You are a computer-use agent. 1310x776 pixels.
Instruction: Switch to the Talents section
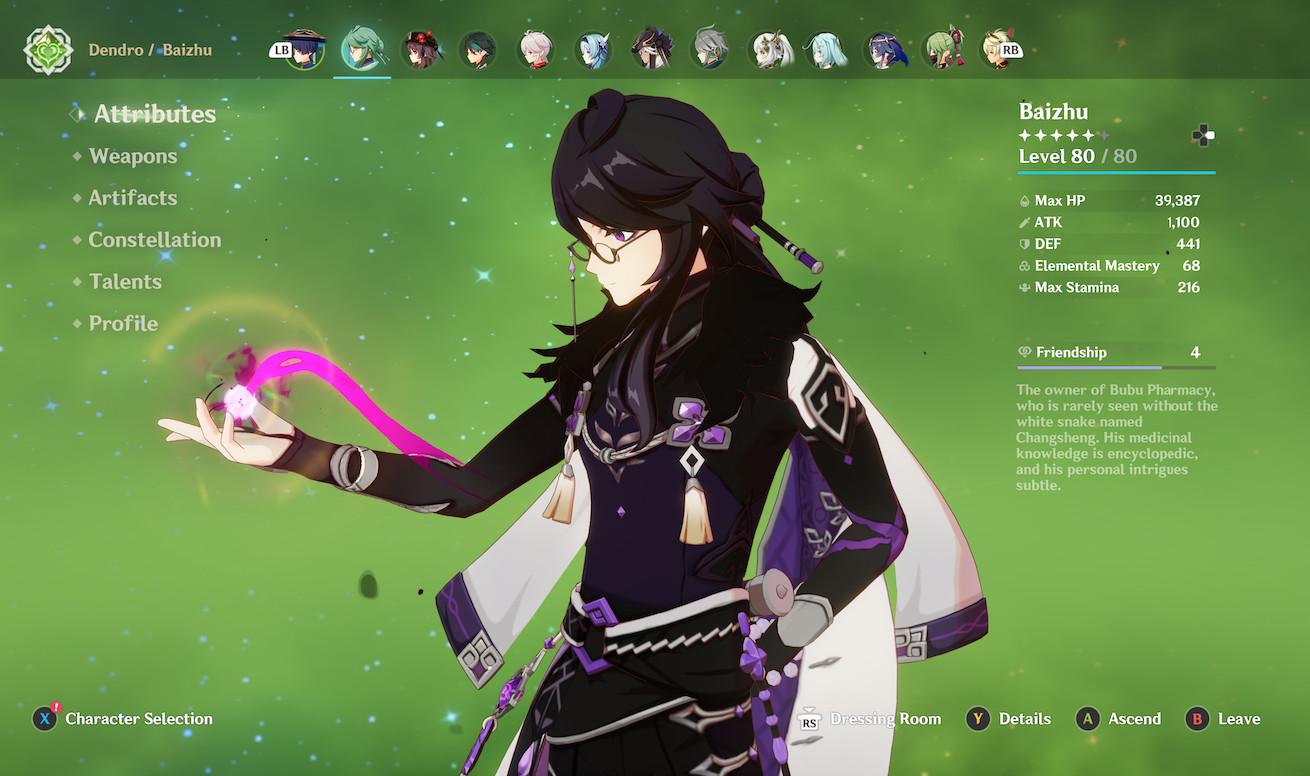coord(125,282)
